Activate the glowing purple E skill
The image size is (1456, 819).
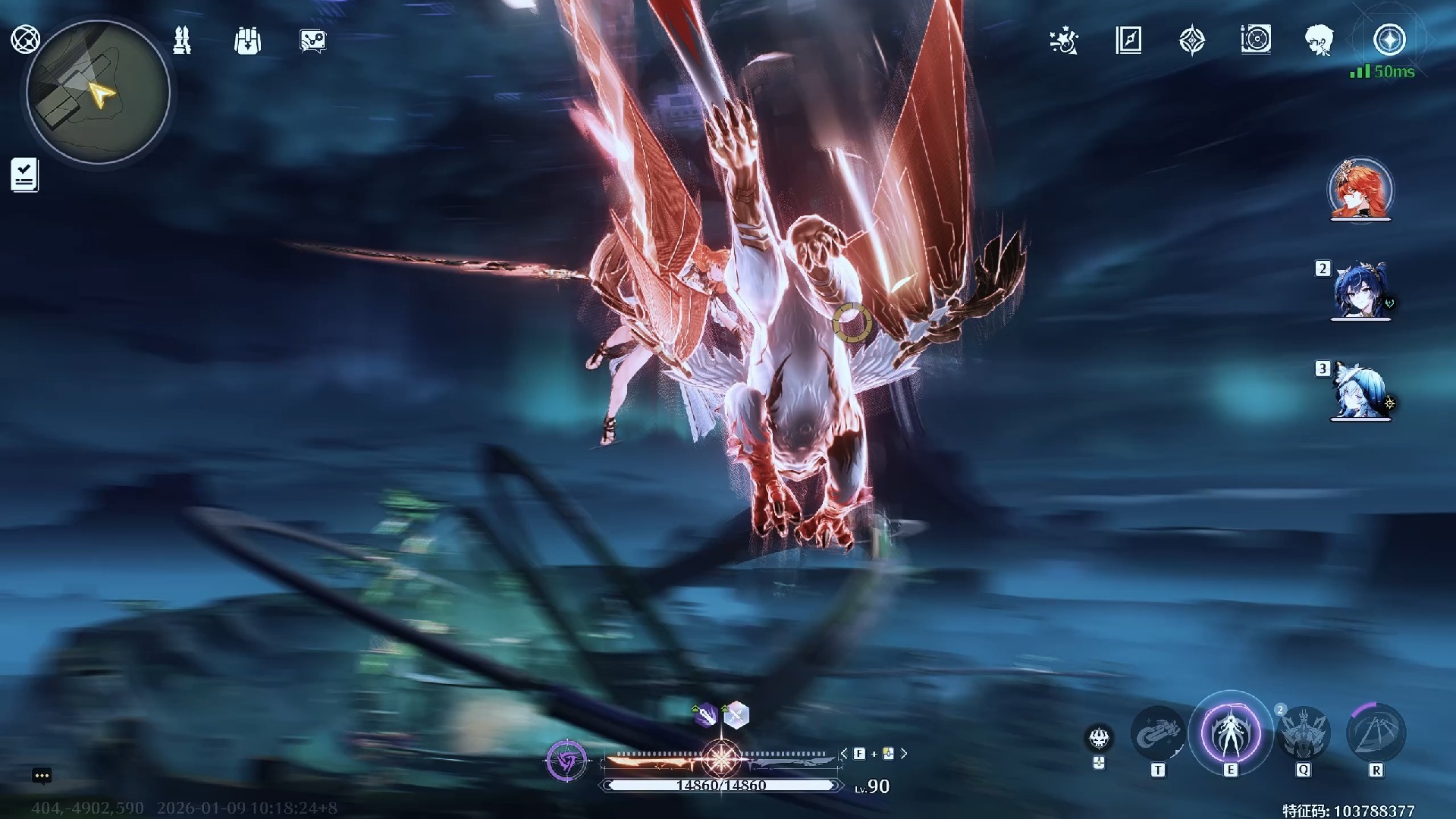point(1230,734)
